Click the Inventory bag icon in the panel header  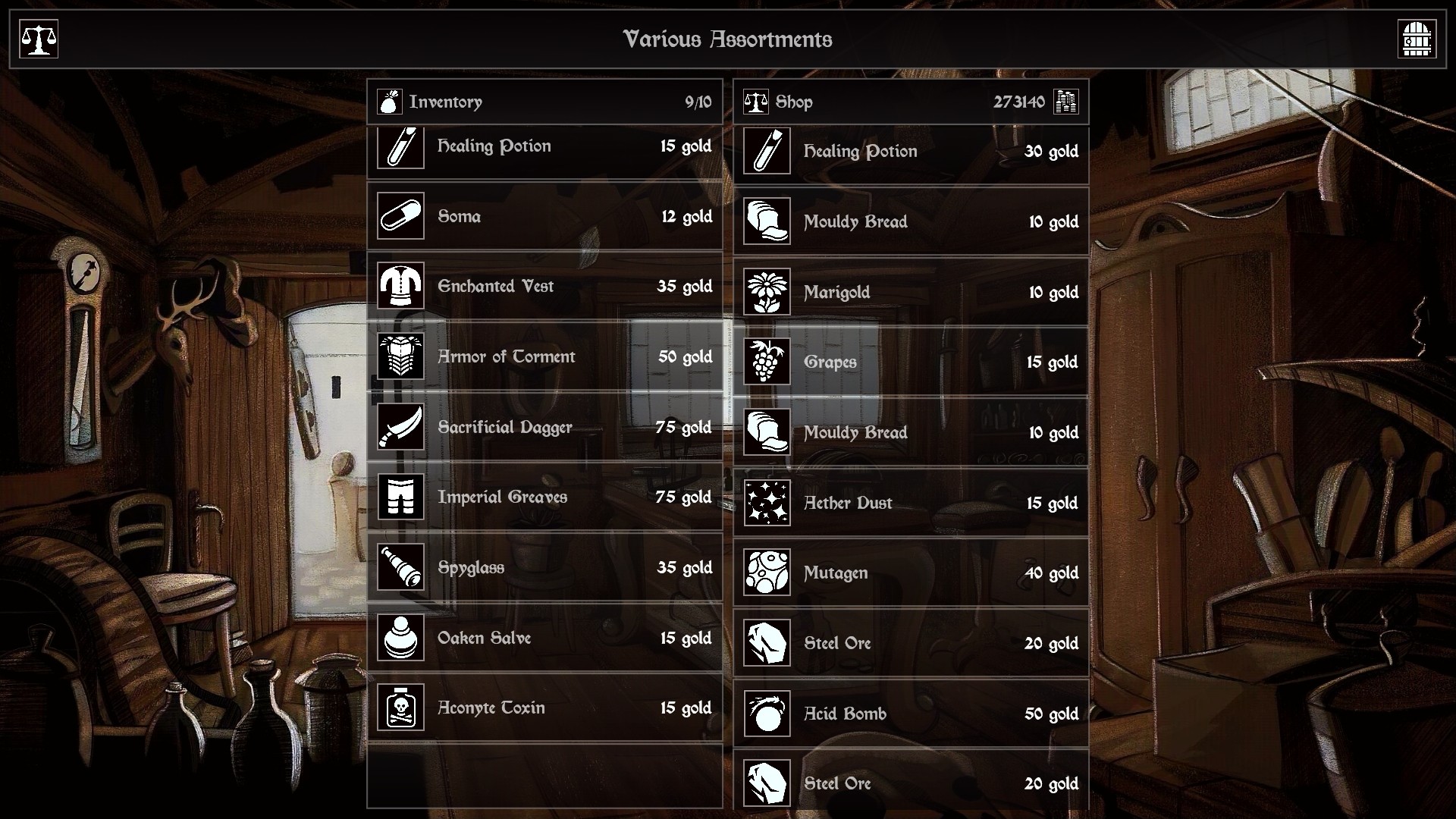click(x=389, y=101)
